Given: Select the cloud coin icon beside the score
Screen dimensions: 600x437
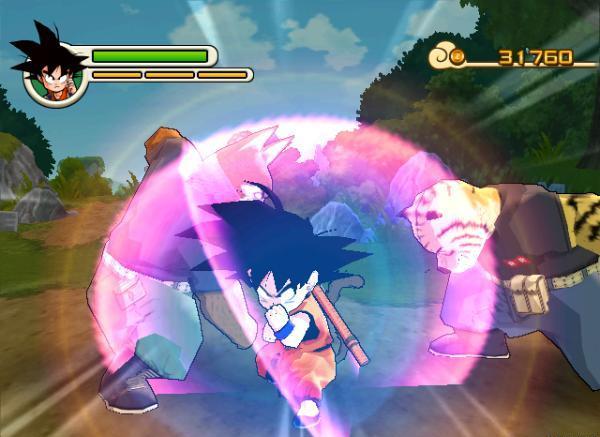Looking at the screenshot, I should pyautogui.click(x=449, y=55).
